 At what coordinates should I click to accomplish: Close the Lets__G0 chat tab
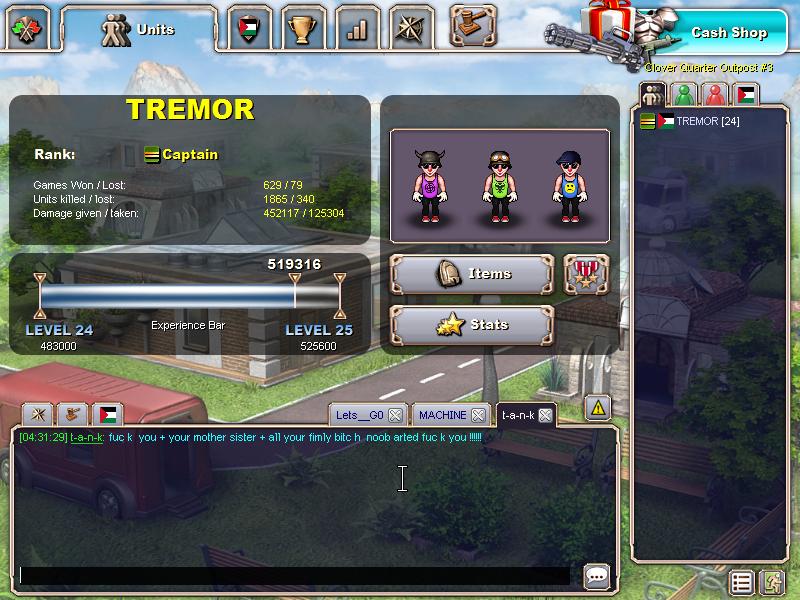tap(395, 415)
